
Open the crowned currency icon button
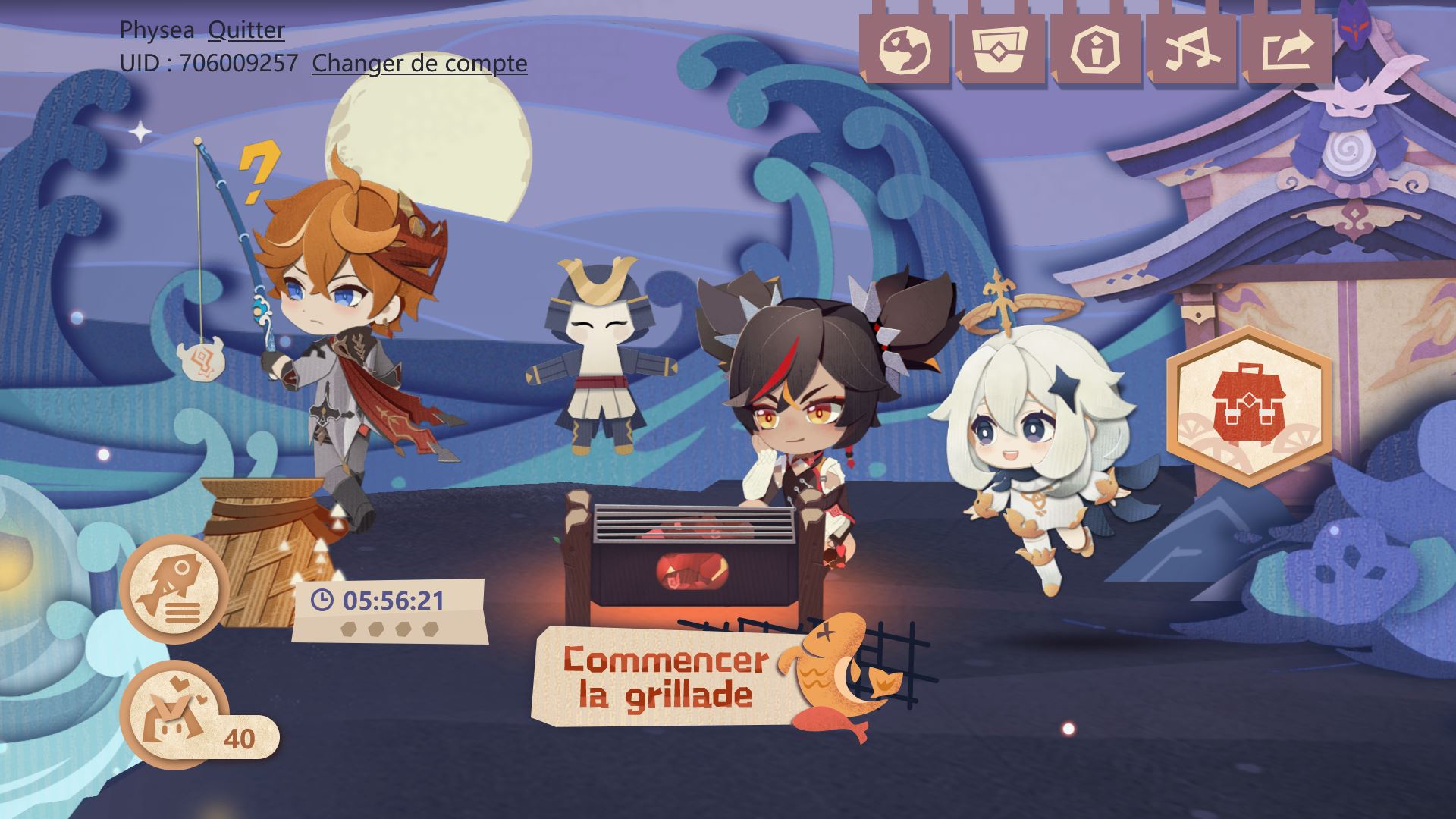(174, 714)
